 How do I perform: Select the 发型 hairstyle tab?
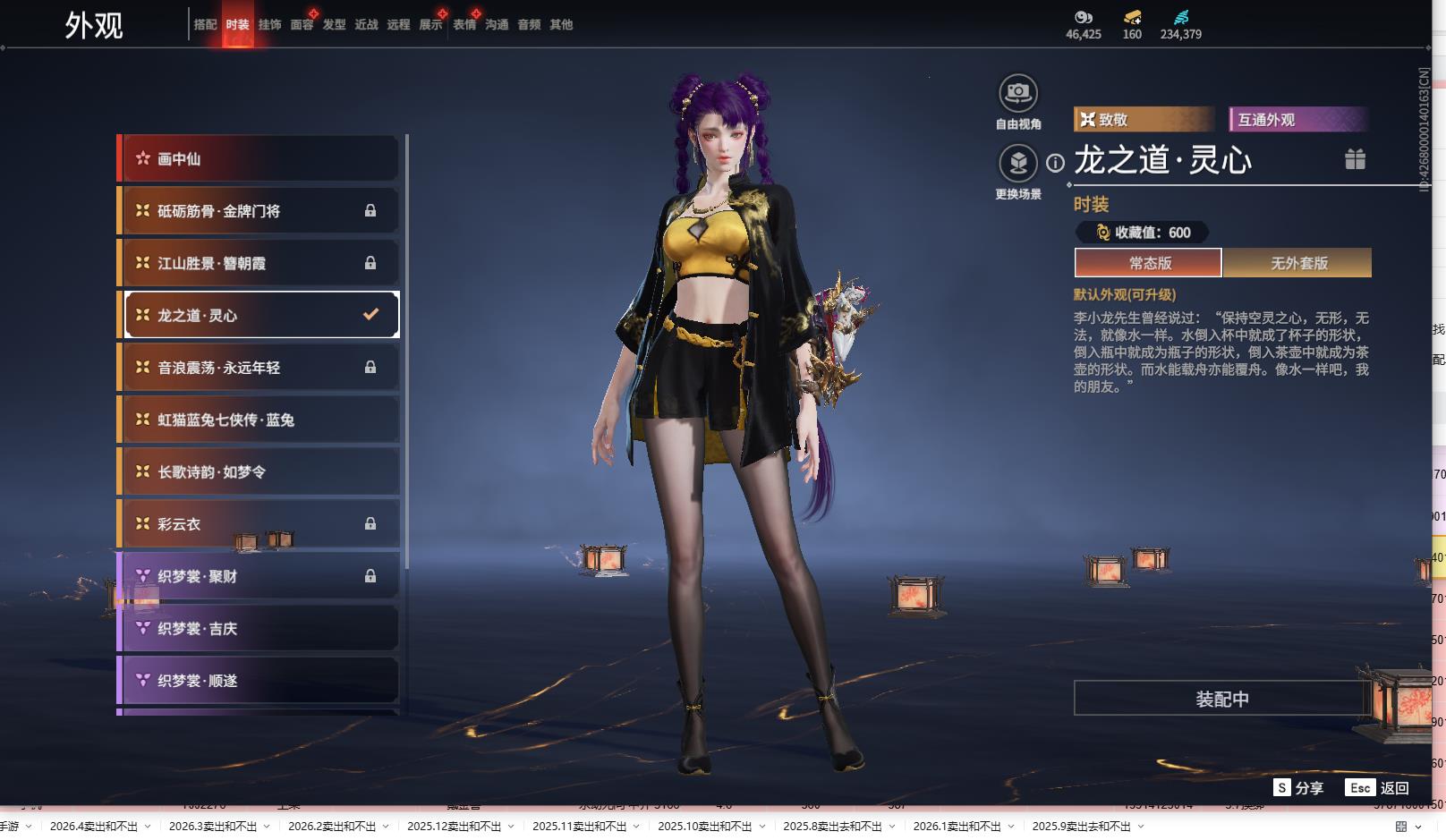[x=334, y=25]
